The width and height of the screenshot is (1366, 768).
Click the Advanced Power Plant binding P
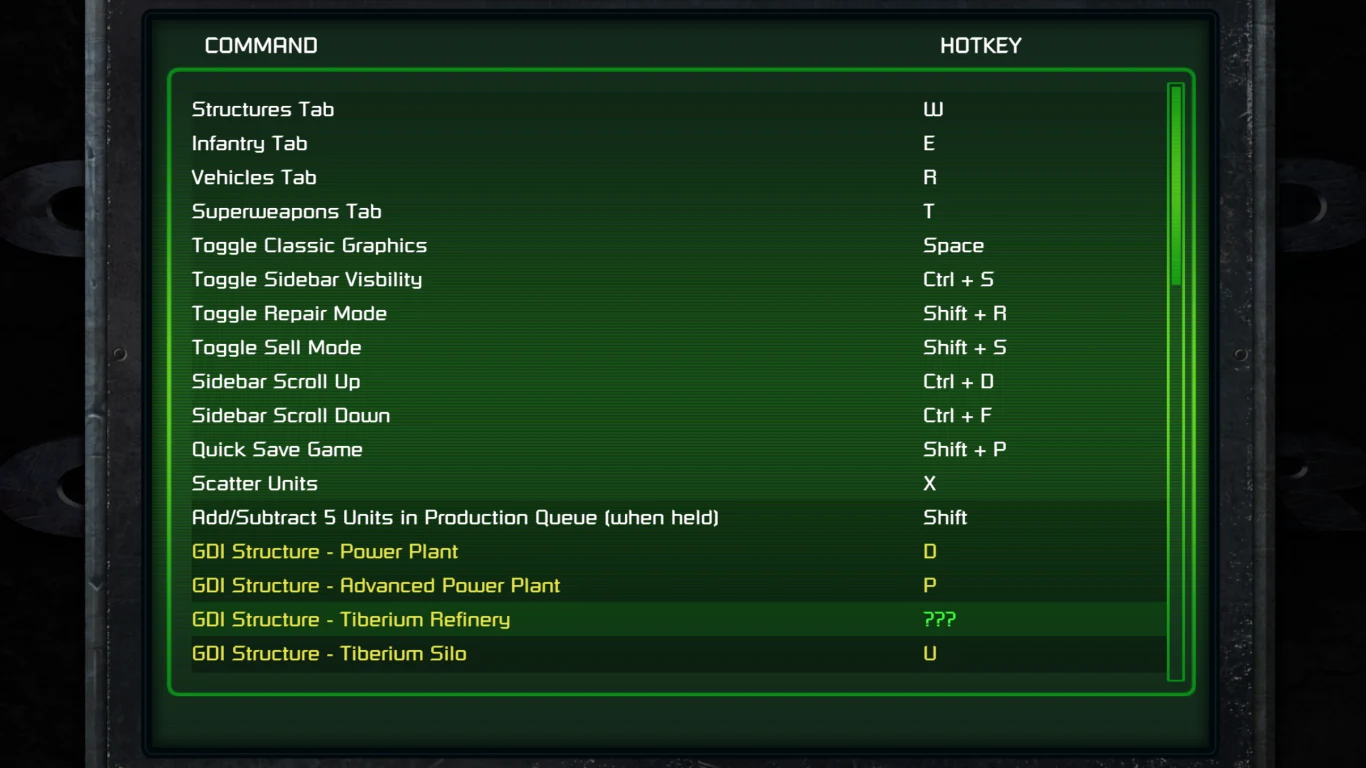[x=929, y=585]
